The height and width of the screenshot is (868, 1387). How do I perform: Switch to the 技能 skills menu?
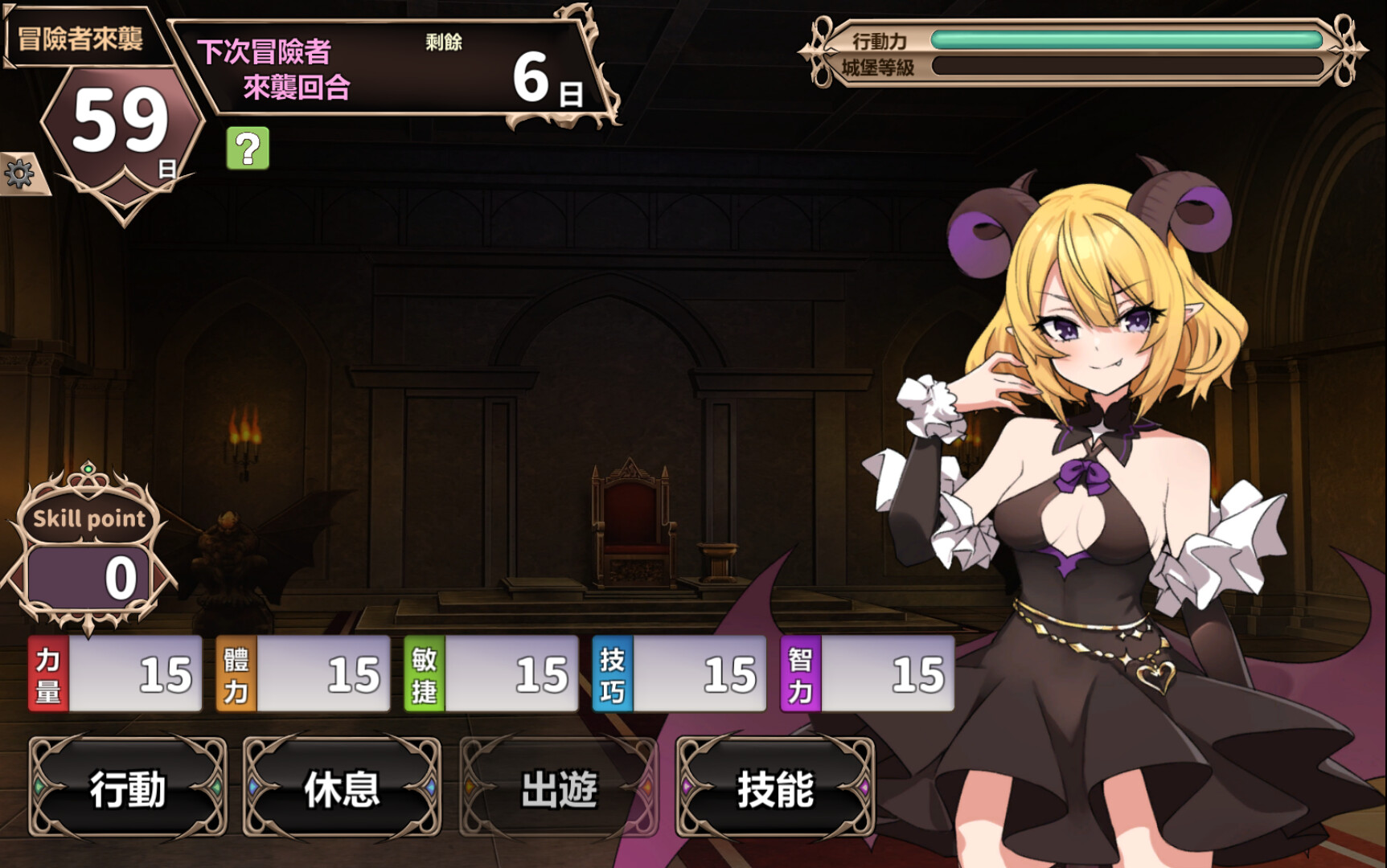click(774, 791)
